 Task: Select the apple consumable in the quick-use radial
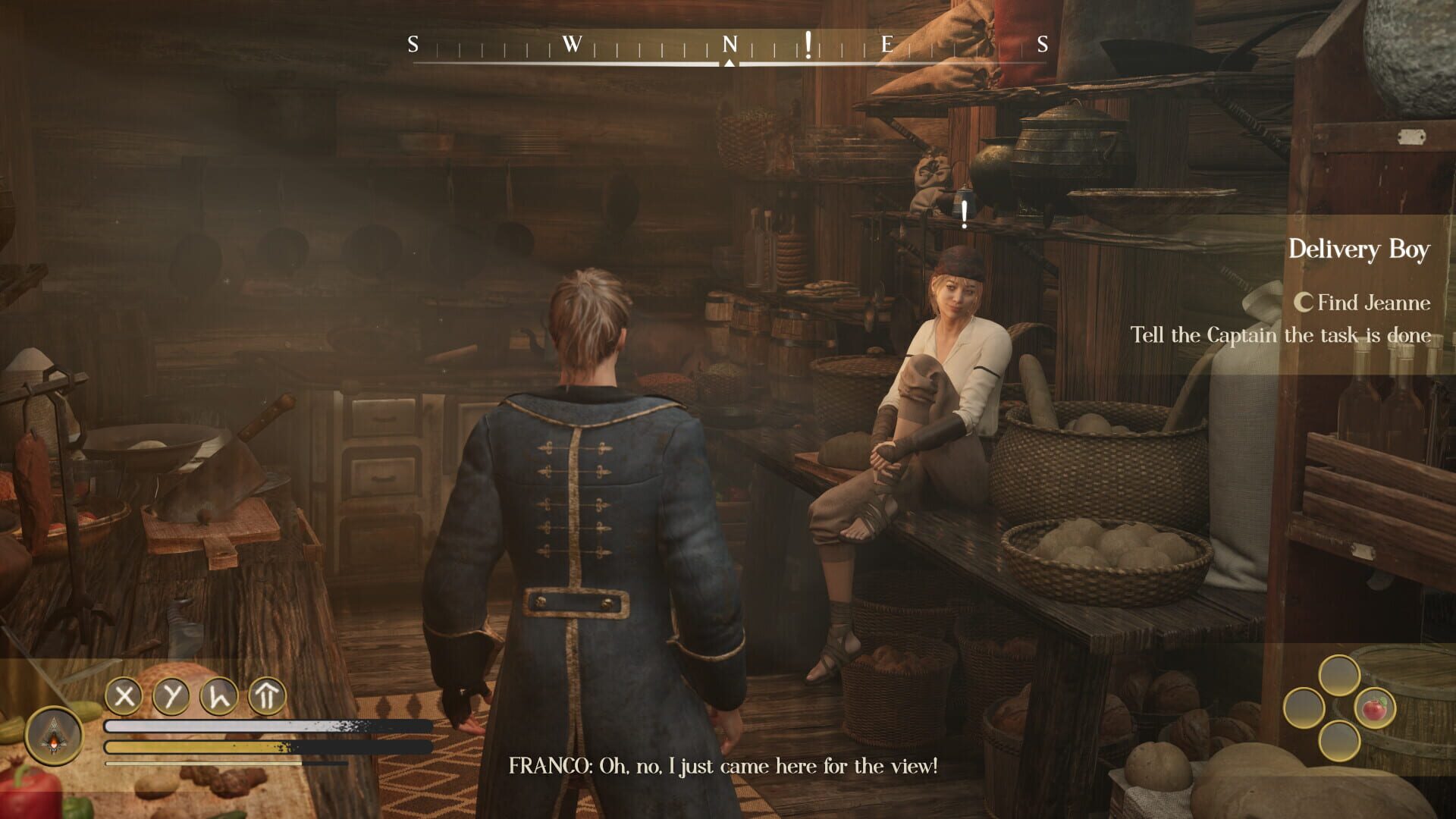pyautogui.click(x=1374, y=709)
